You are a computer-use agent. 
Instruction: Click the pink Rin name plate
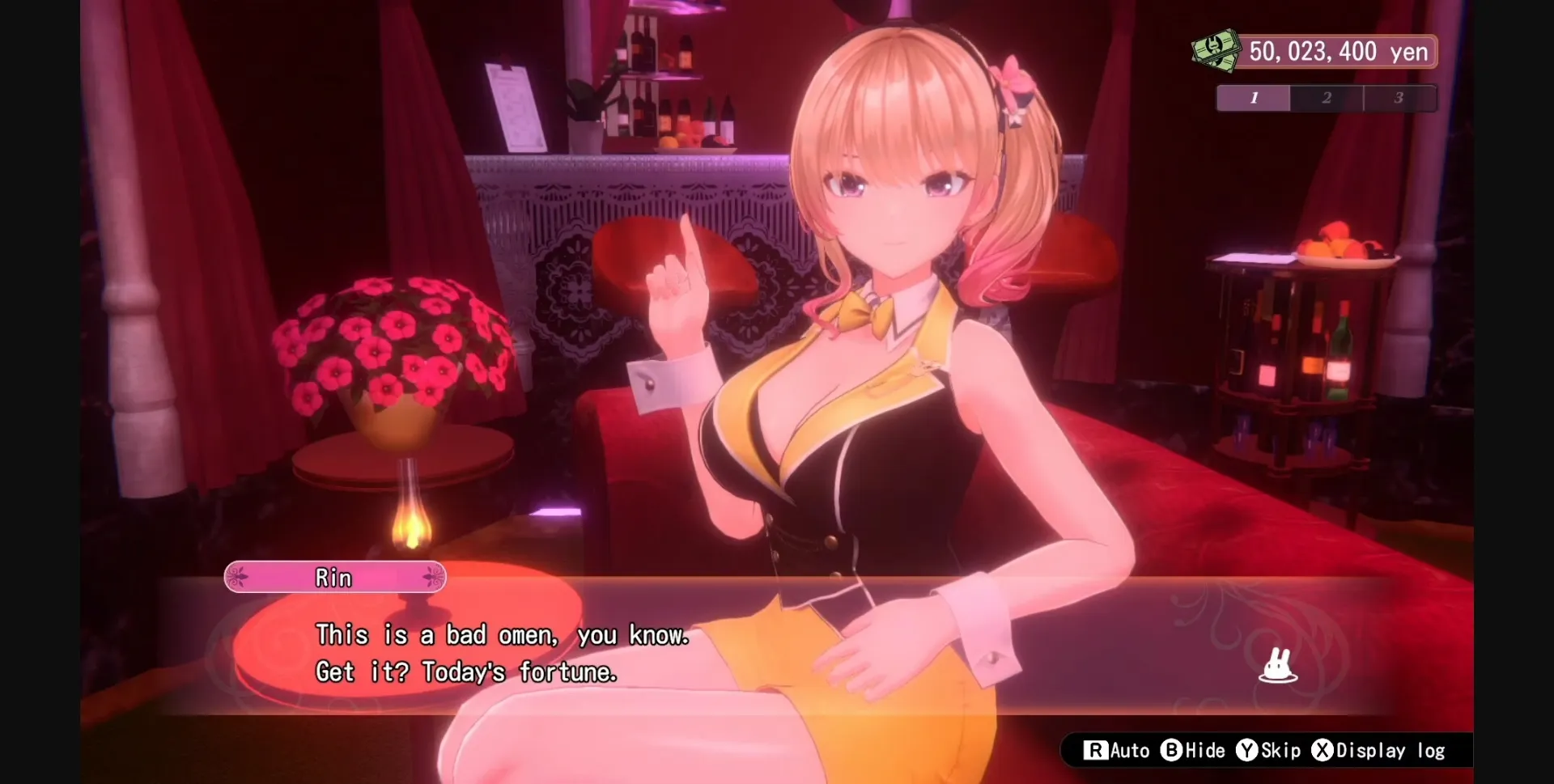[x=333, y=577]
